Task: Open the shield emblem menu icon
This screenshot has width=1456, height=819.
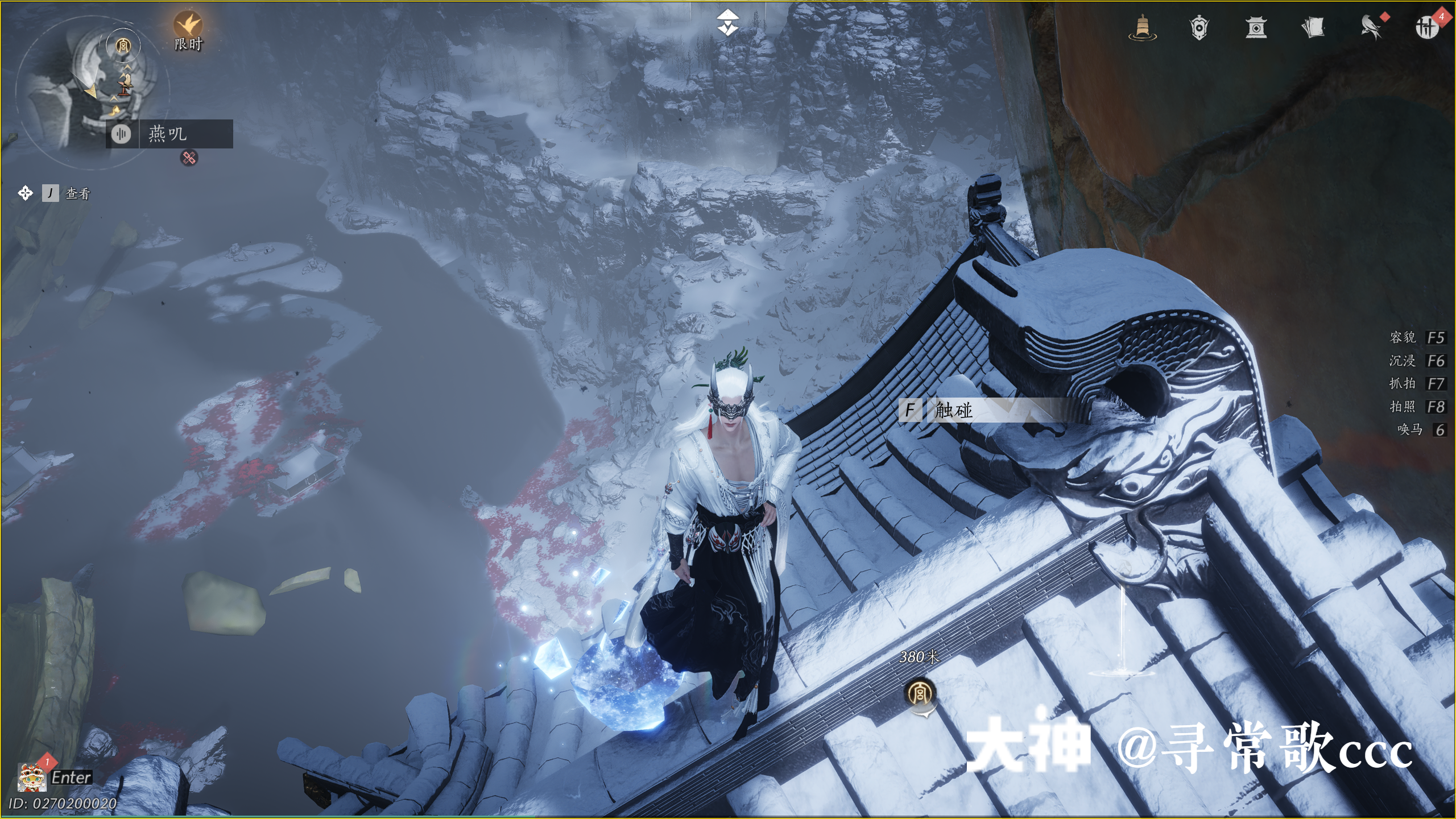Action: [x=1199, y=27]
